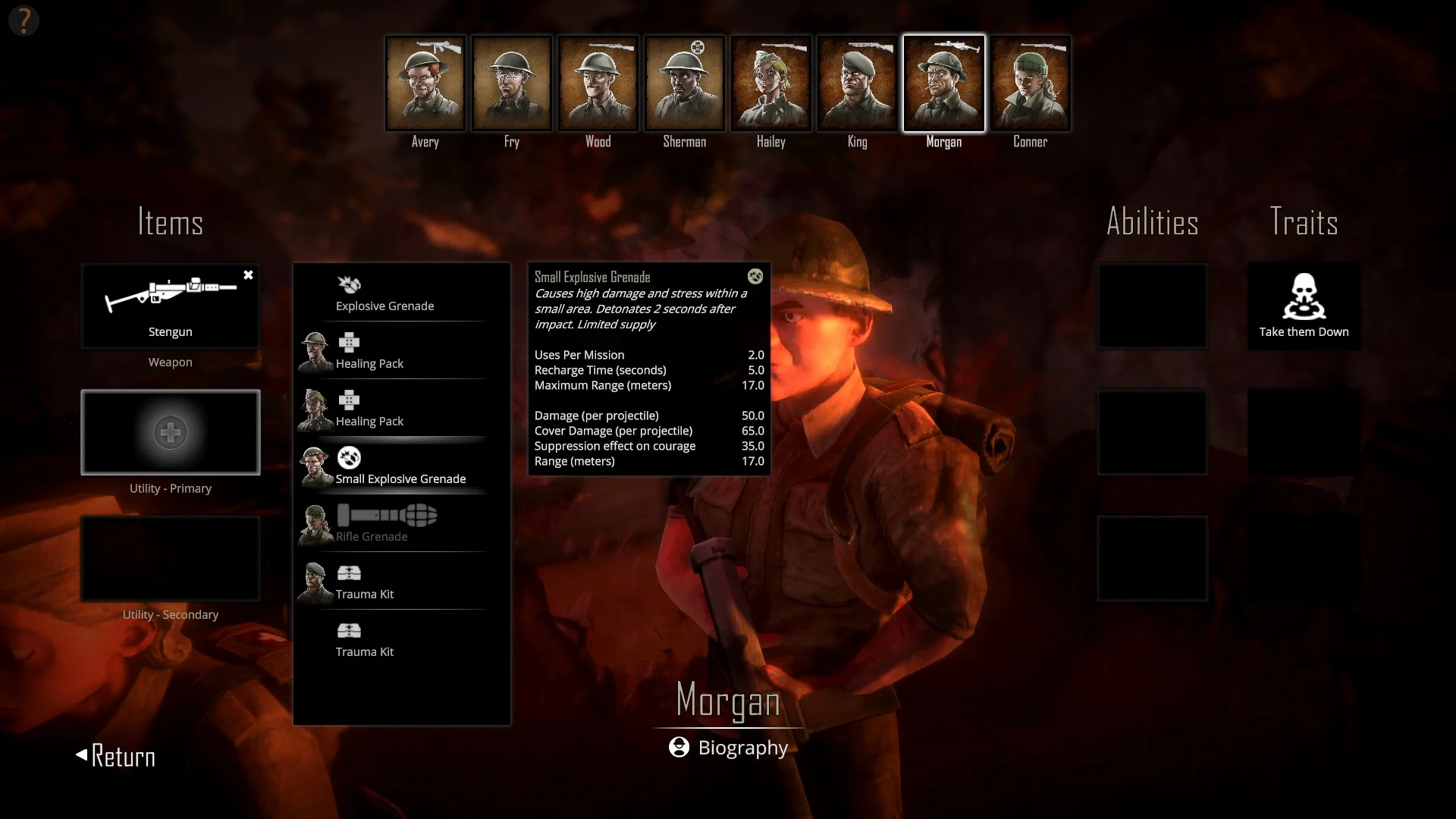Image resolution: width=1456 pixels, height=819 pixels.
Task: Pick King's squad portrait
Action: pyautogui.click(x=857, y=84)
